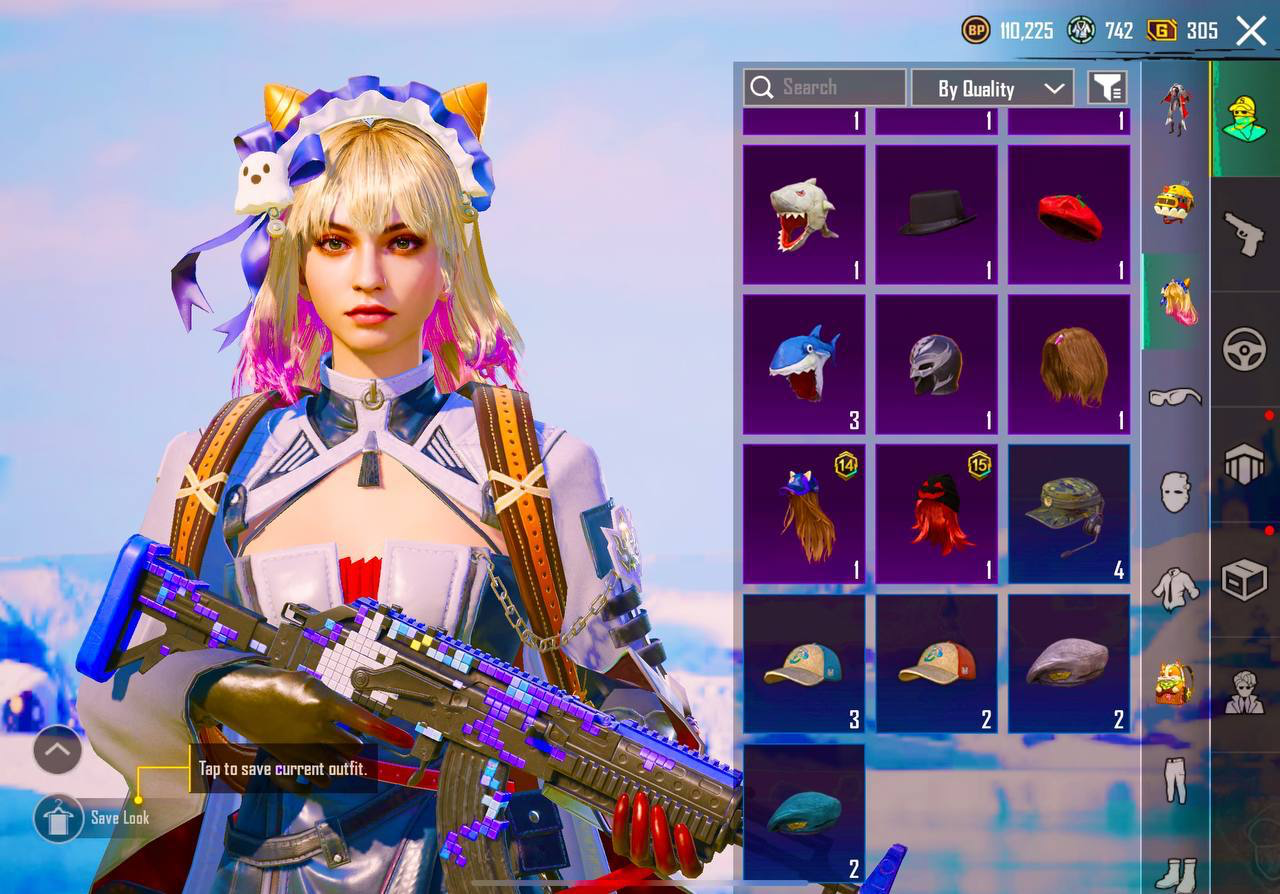
Task: Choose the black fedora hat
Action: point(936,214)
